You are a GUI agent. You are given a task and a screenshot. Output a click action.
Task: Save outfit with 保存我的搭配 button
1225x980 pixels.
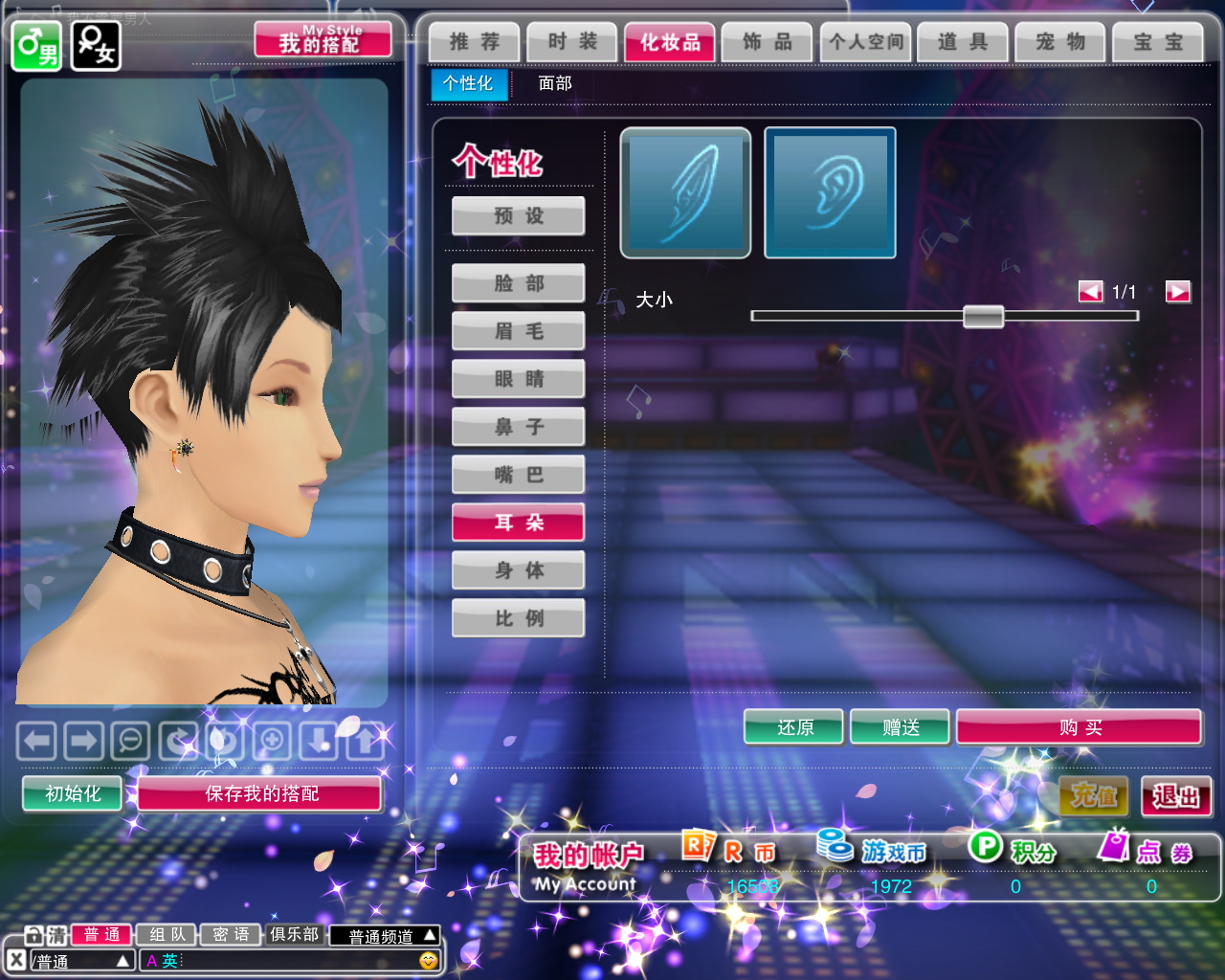point(260,794)
